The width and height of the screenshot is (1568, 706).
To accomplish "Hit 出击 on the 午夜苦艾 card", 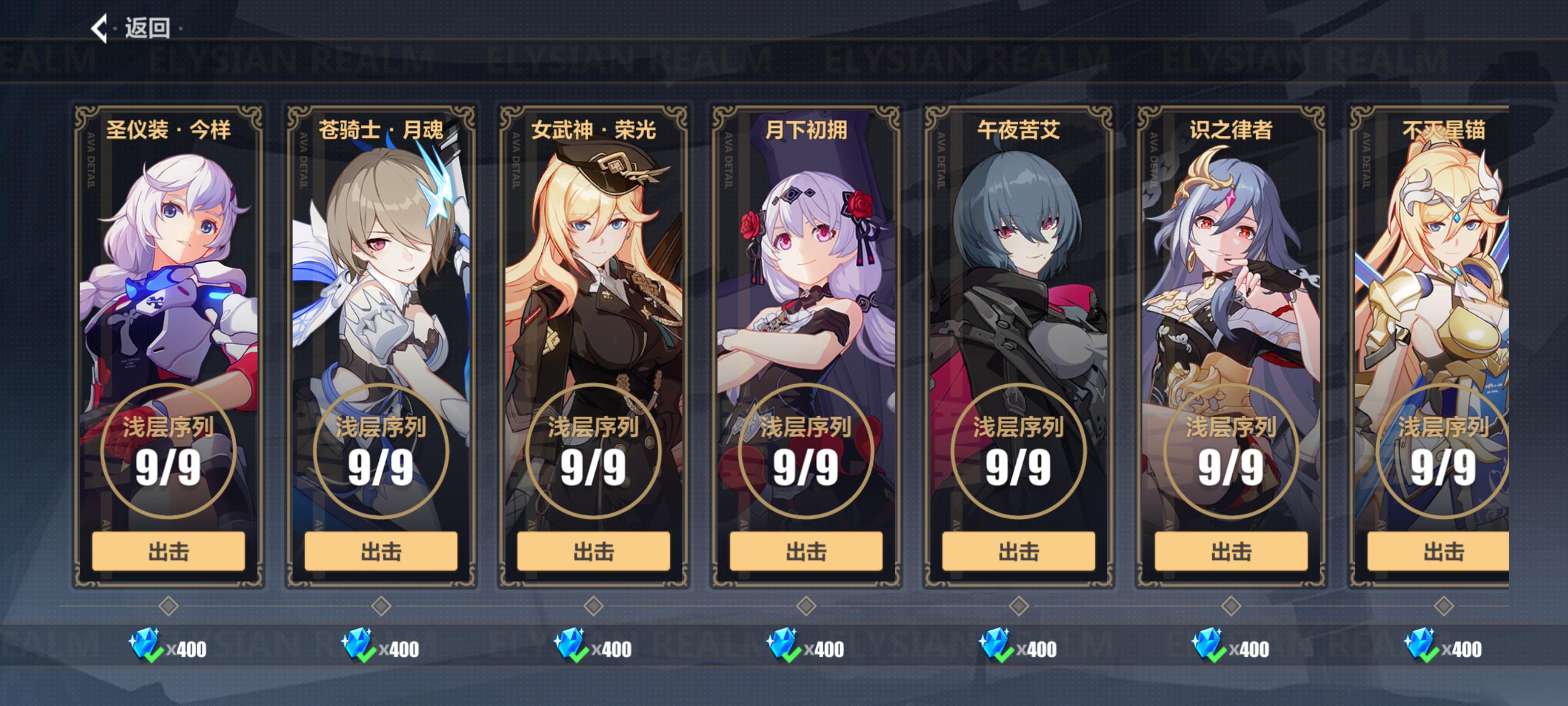I will [1018, 551].
